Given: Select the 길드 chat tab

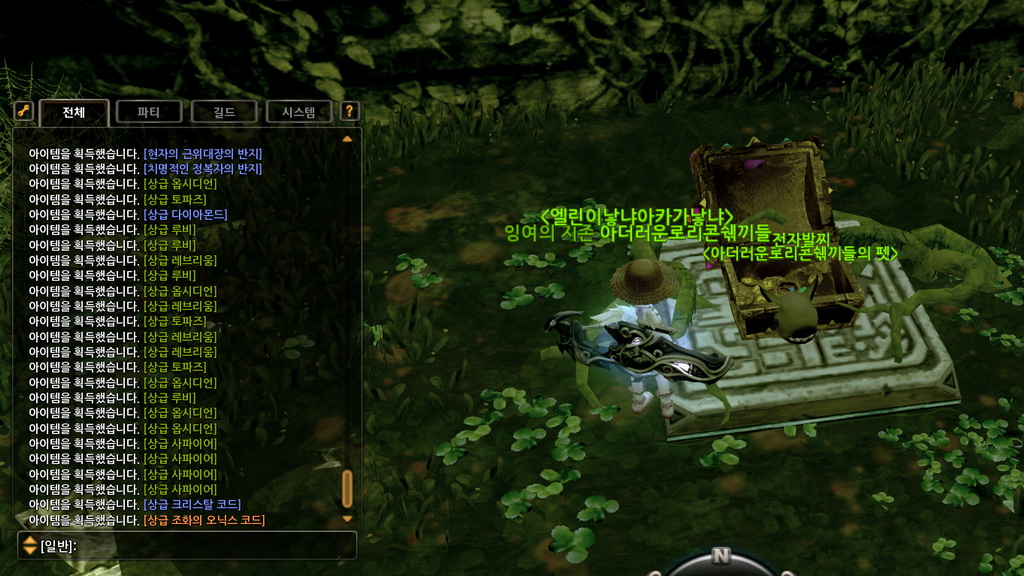Looking at the screenshot, I should tap(224, 112).
